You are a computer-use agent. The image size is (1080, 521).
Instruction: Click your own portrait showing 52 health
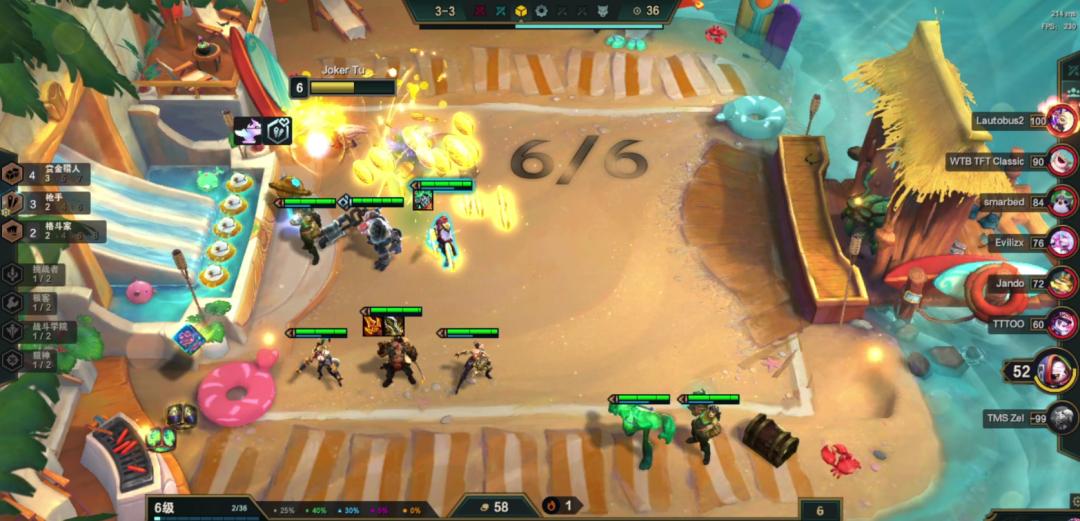(1054, 371)
